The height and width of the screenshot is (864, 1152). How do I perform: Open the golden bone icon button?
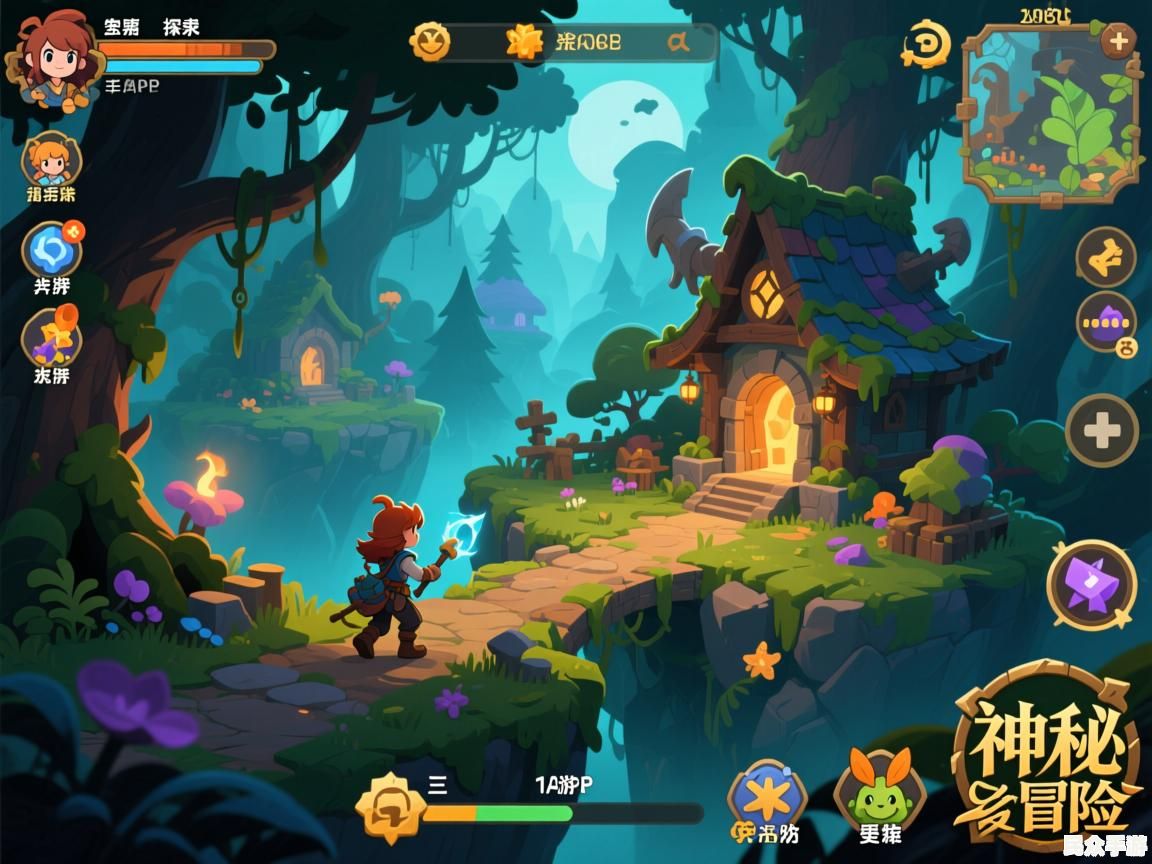[1105, 258]
